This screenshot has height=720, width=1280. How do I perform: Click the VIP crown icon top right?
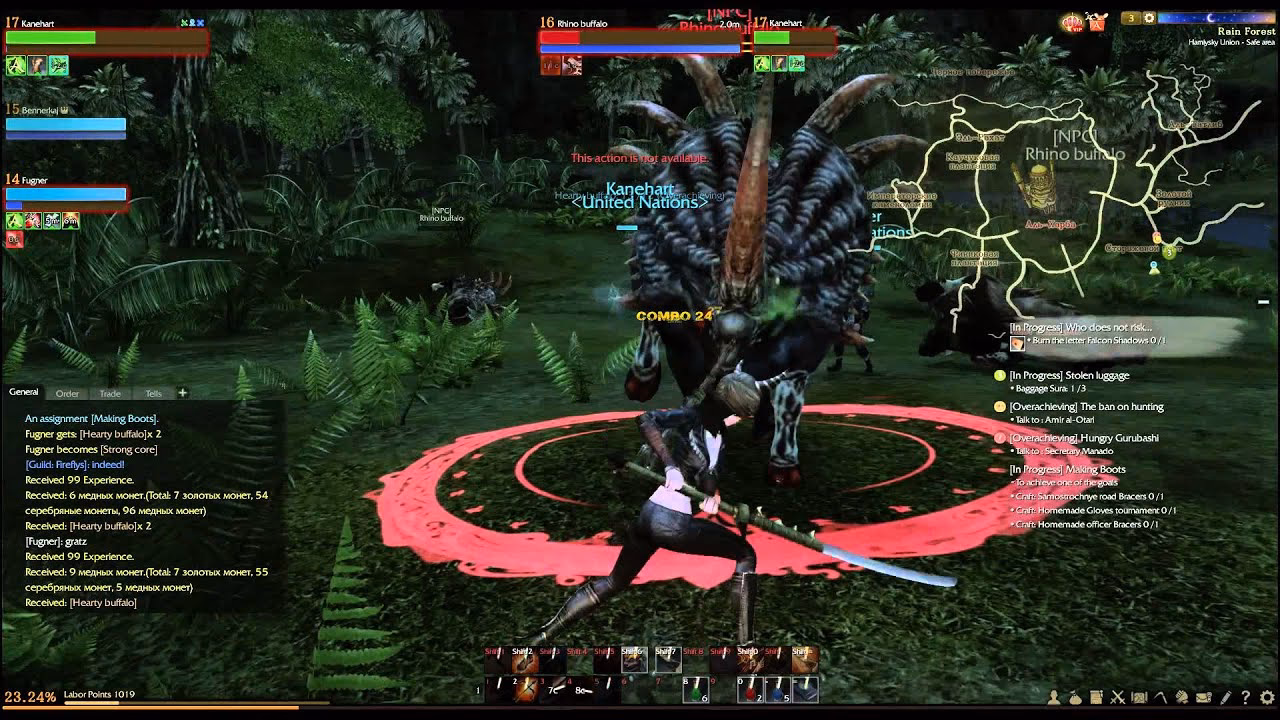(x=1072, y=22)
